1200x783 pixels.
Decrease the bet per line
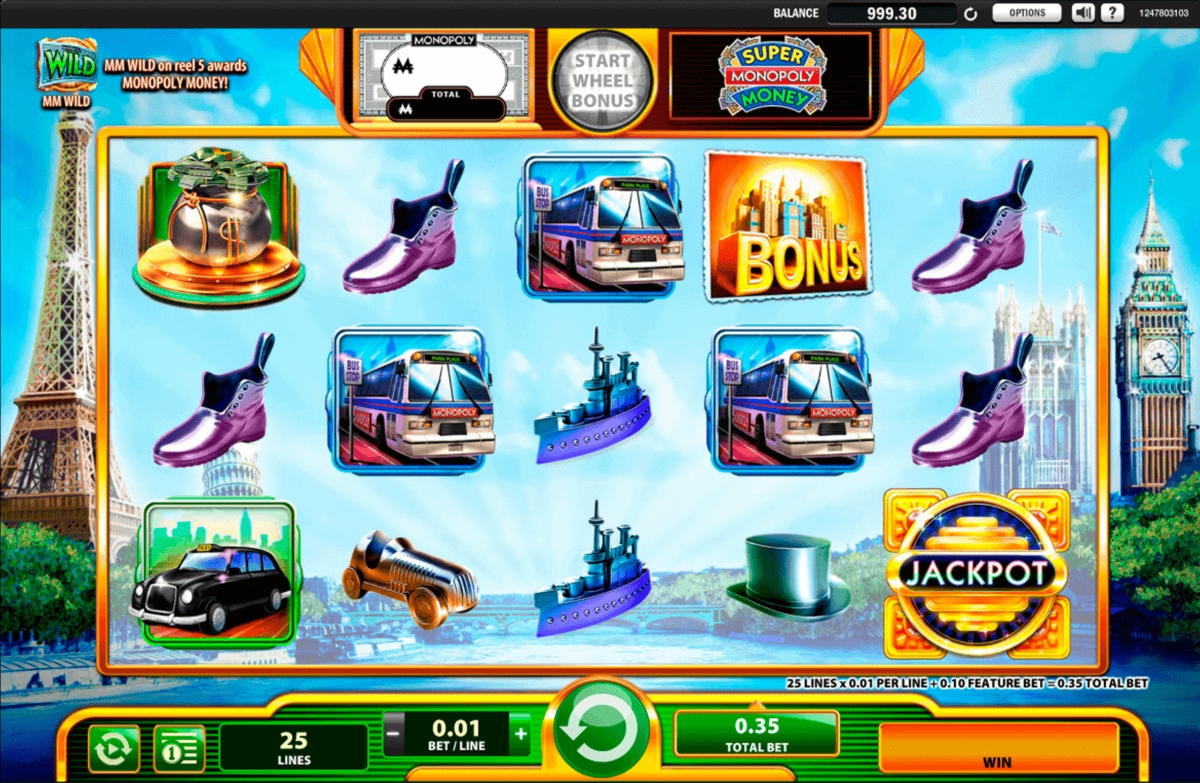point(394,734)
